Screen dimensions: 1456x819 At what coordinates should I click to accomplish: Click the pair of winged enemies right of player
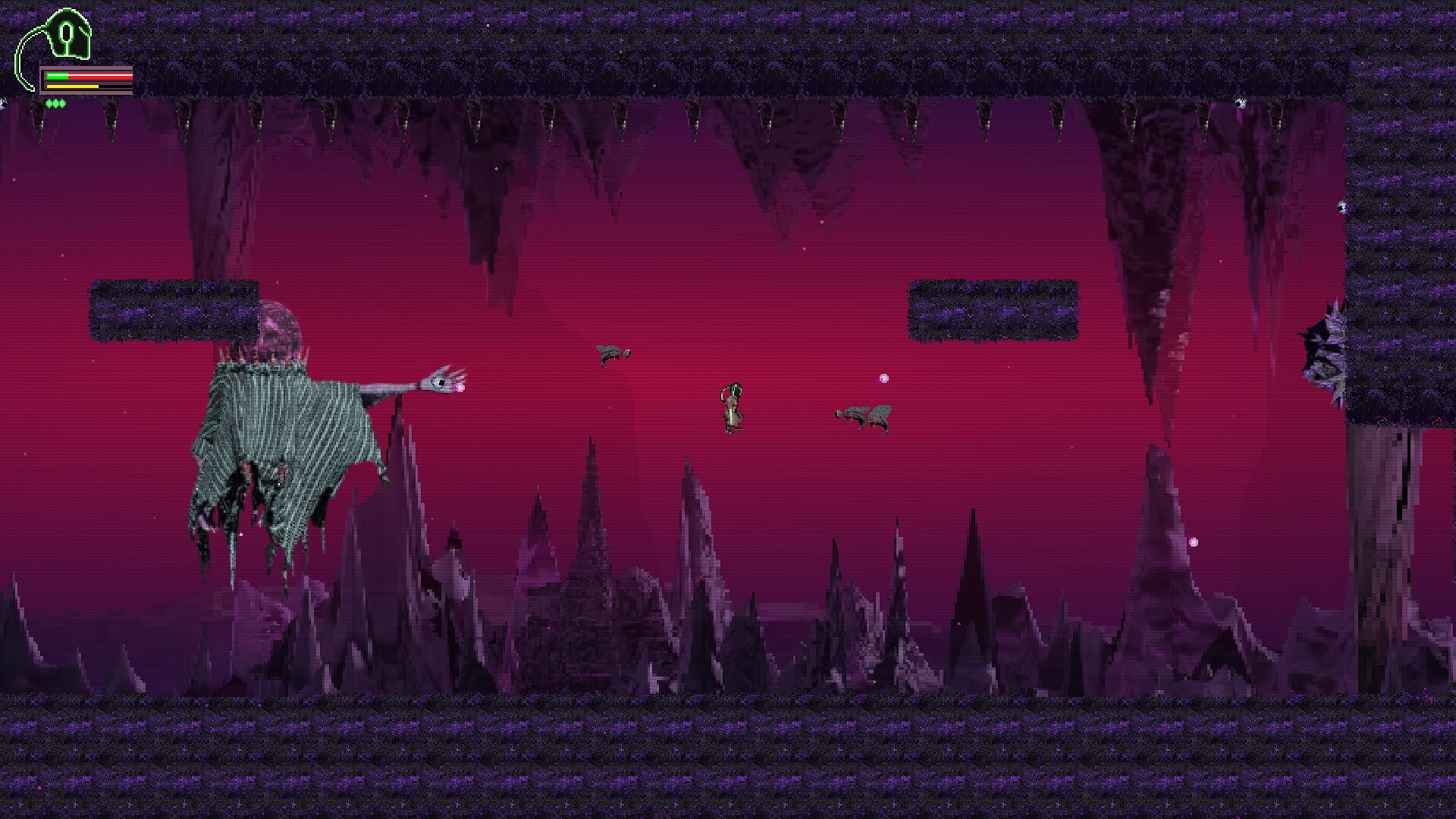point(864,416)
